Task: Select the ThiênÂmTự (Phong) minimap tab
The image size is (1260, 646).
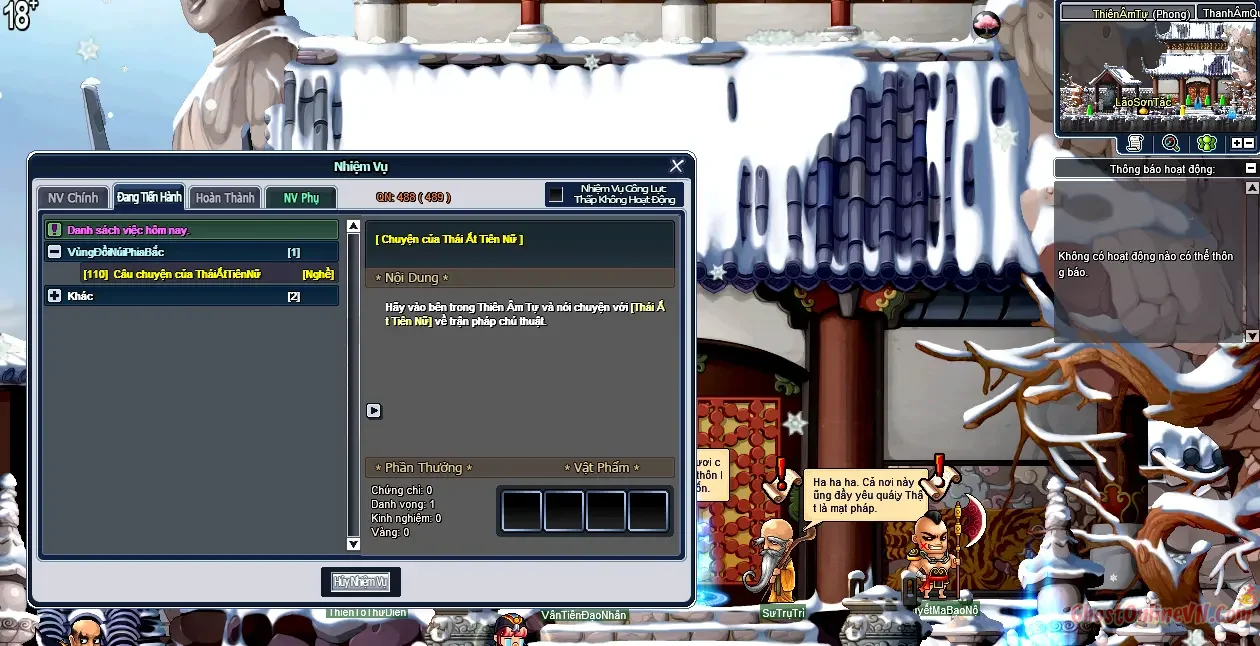Action: pos(1127,13)
